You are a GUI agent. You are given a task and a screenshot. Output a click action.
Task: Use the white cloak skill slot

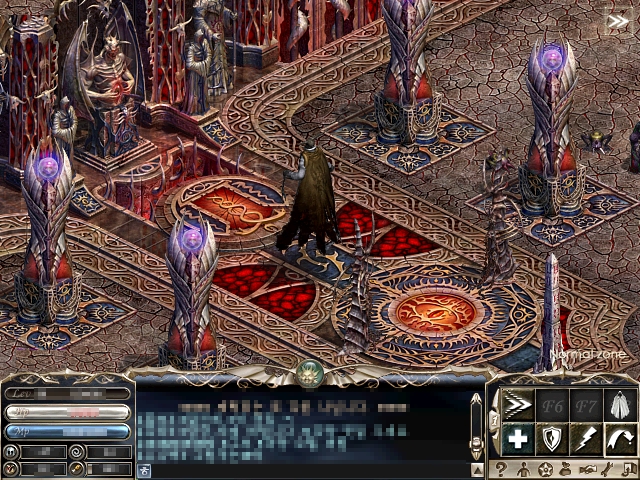(619, 405)
